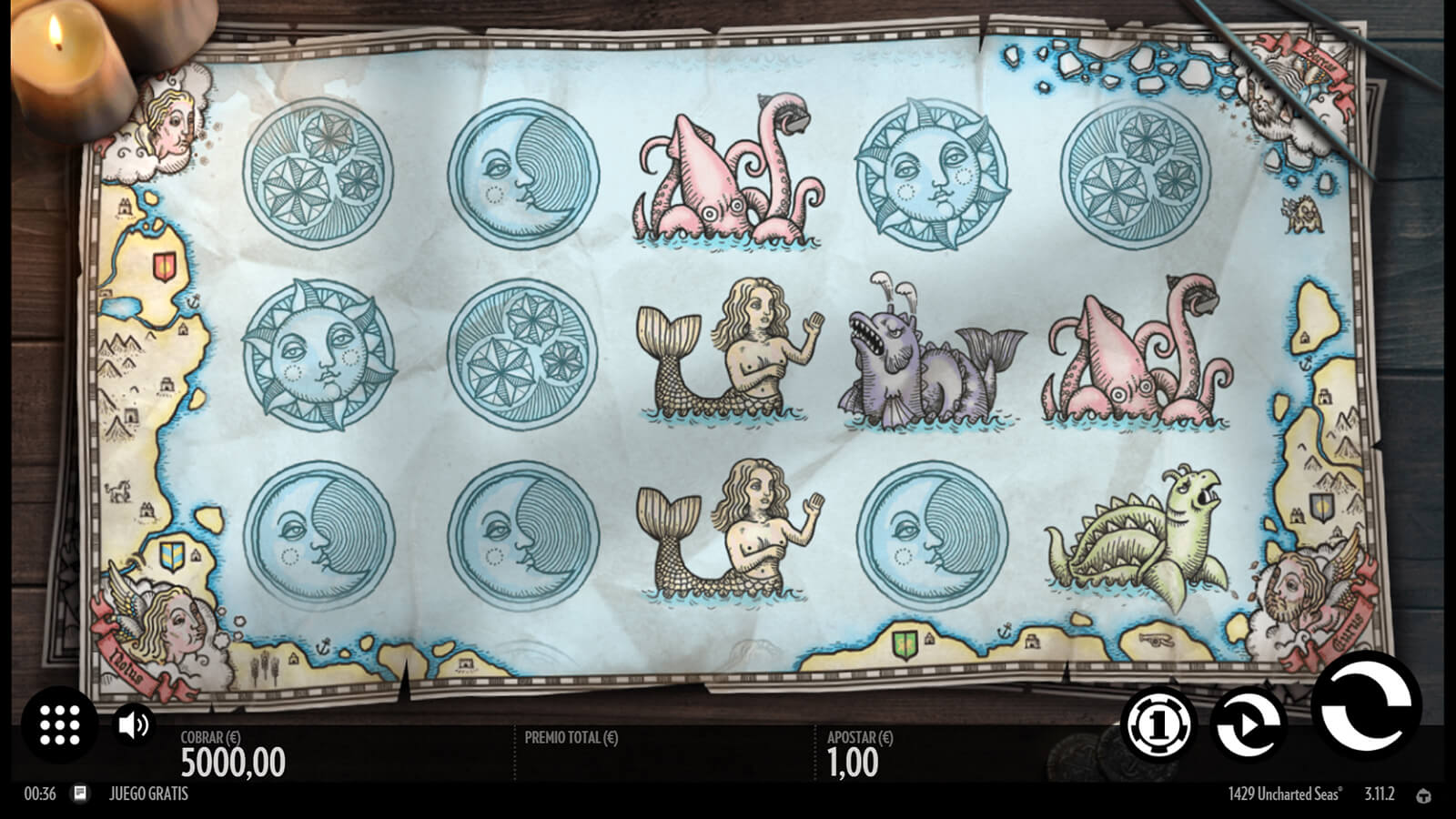Open the bet chip selector
Screen dimensions: 1456x819
pos(1158,724)
